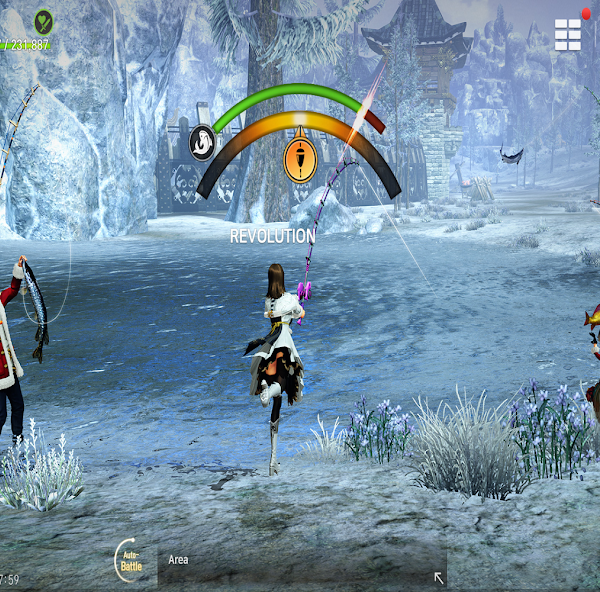
Task: Click the green leaf status icon
Action: coord(43,20)
